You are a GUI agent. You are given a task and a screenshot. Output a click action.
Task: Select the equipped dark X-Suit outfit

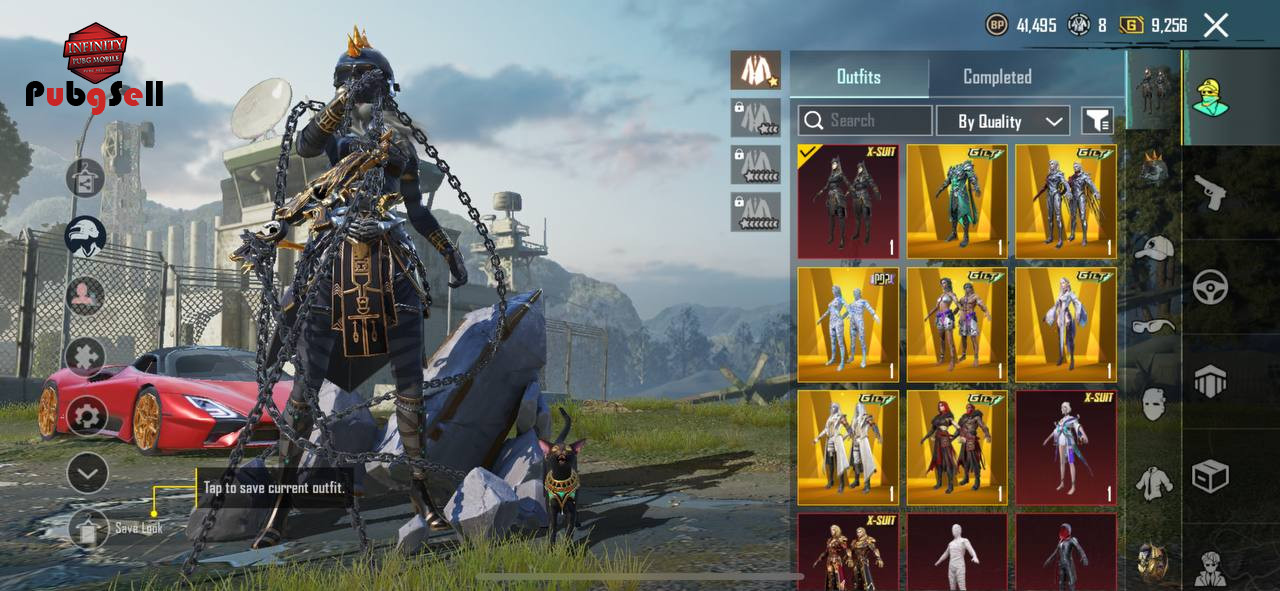(848, 201)
